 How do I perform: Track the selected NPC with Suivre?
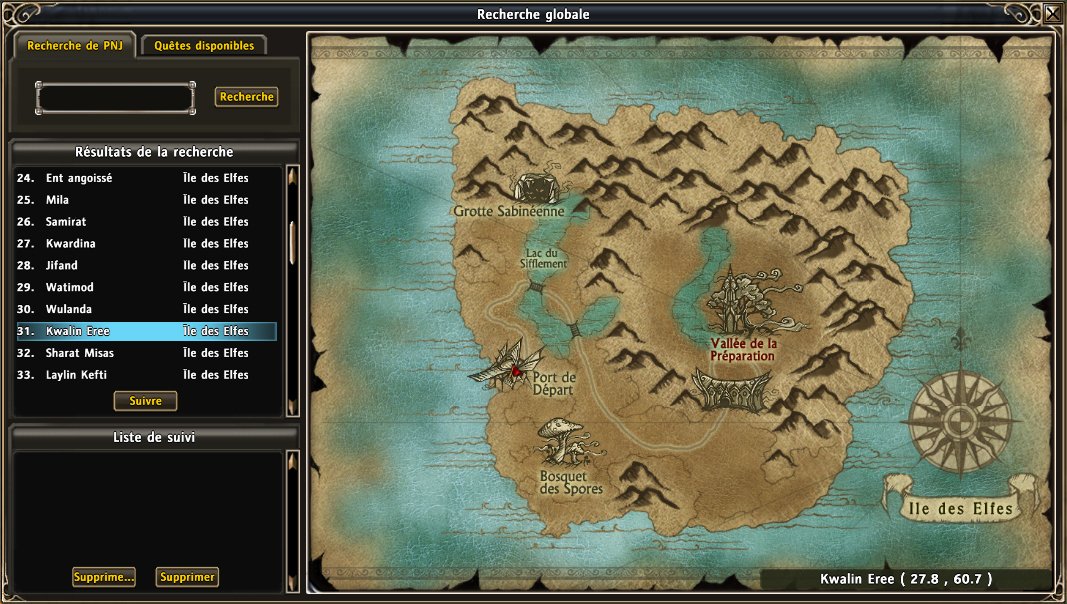(x=145, y=401)
